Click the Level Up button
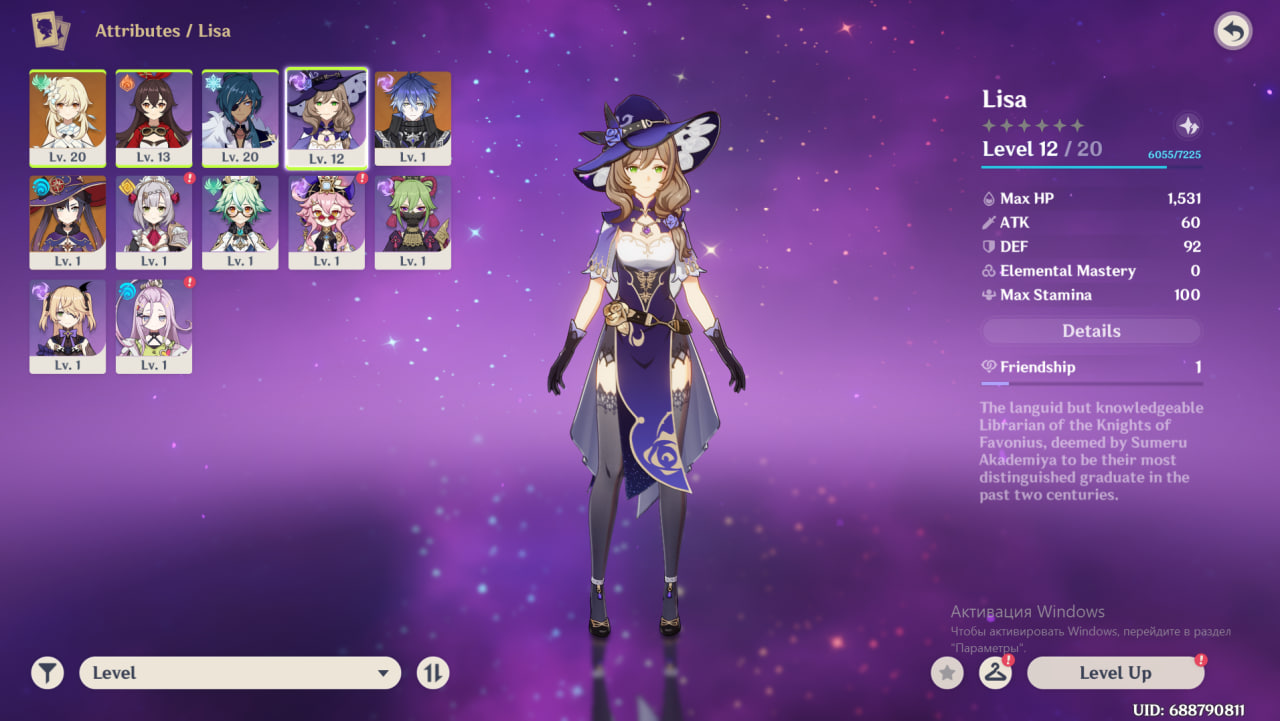 coord(1115,673)
